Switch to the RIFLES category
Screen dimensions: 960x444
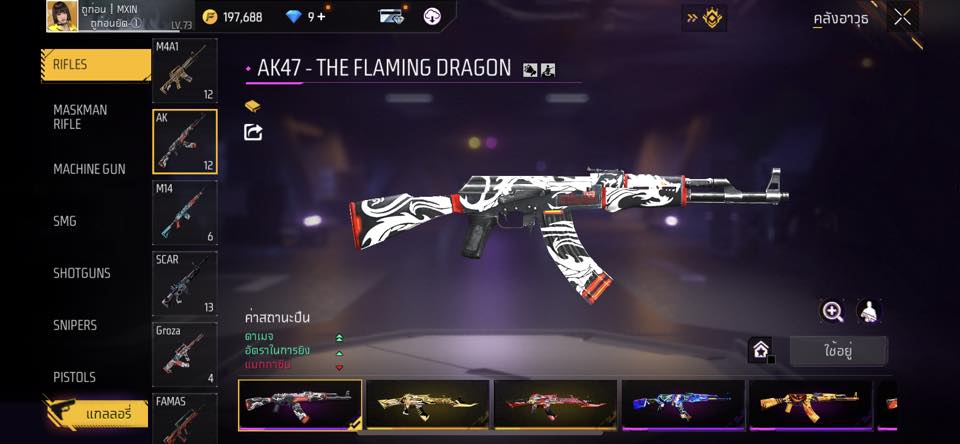coord(95,65)
